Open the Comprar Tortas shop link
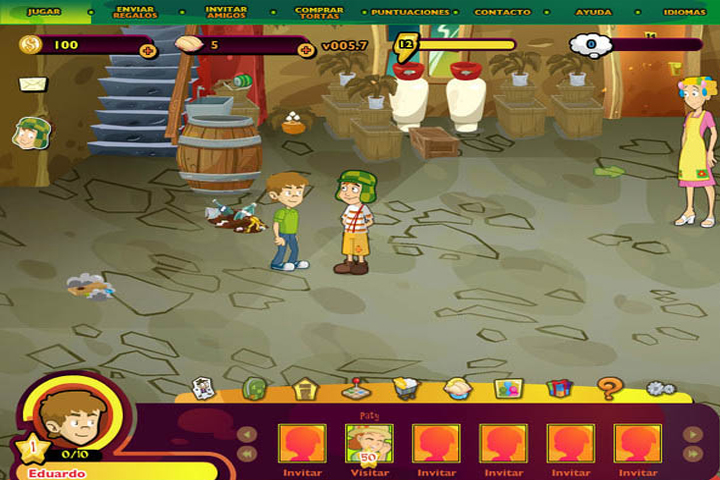The width and height of the screenshot is (720, 480). [x=319, y=12]
